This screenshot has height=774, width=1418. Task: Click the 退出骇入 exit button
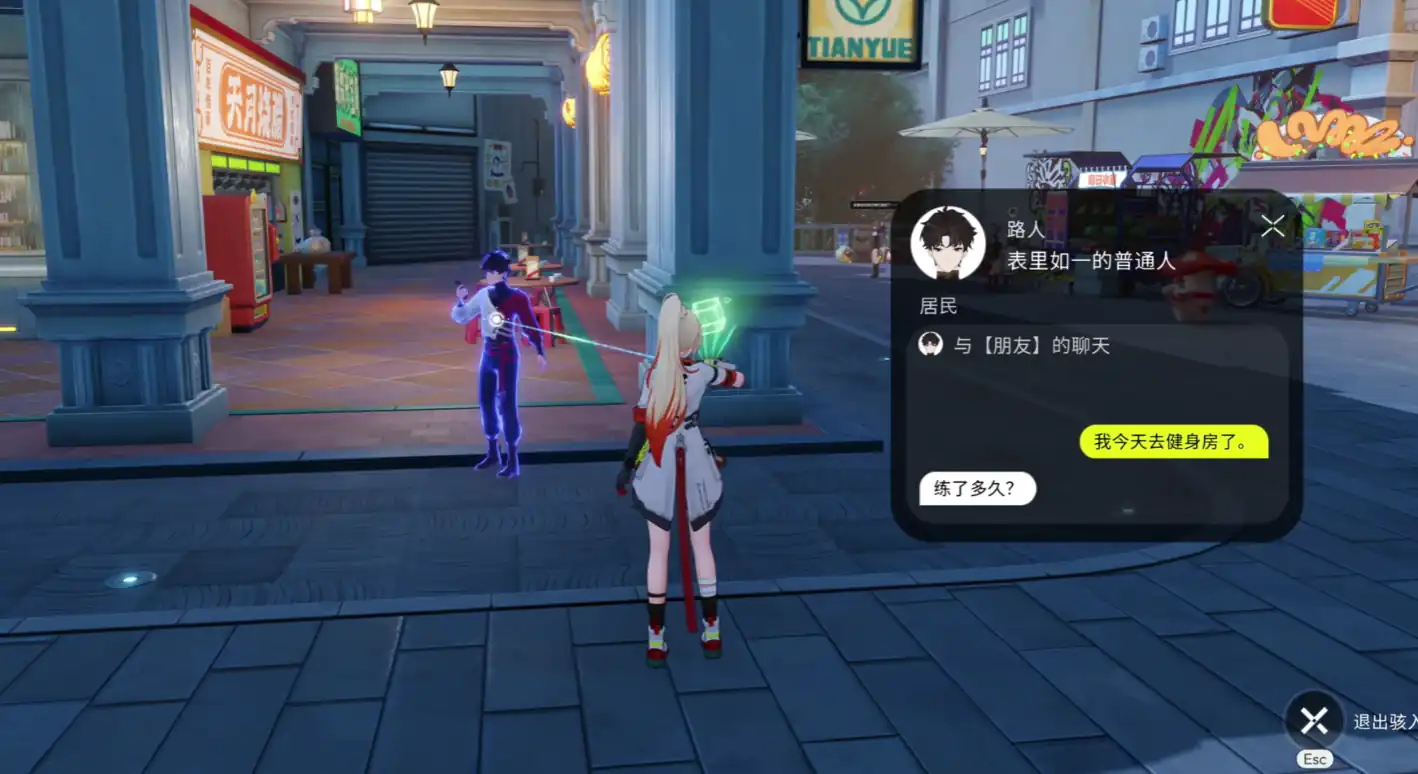(1314, 719)
